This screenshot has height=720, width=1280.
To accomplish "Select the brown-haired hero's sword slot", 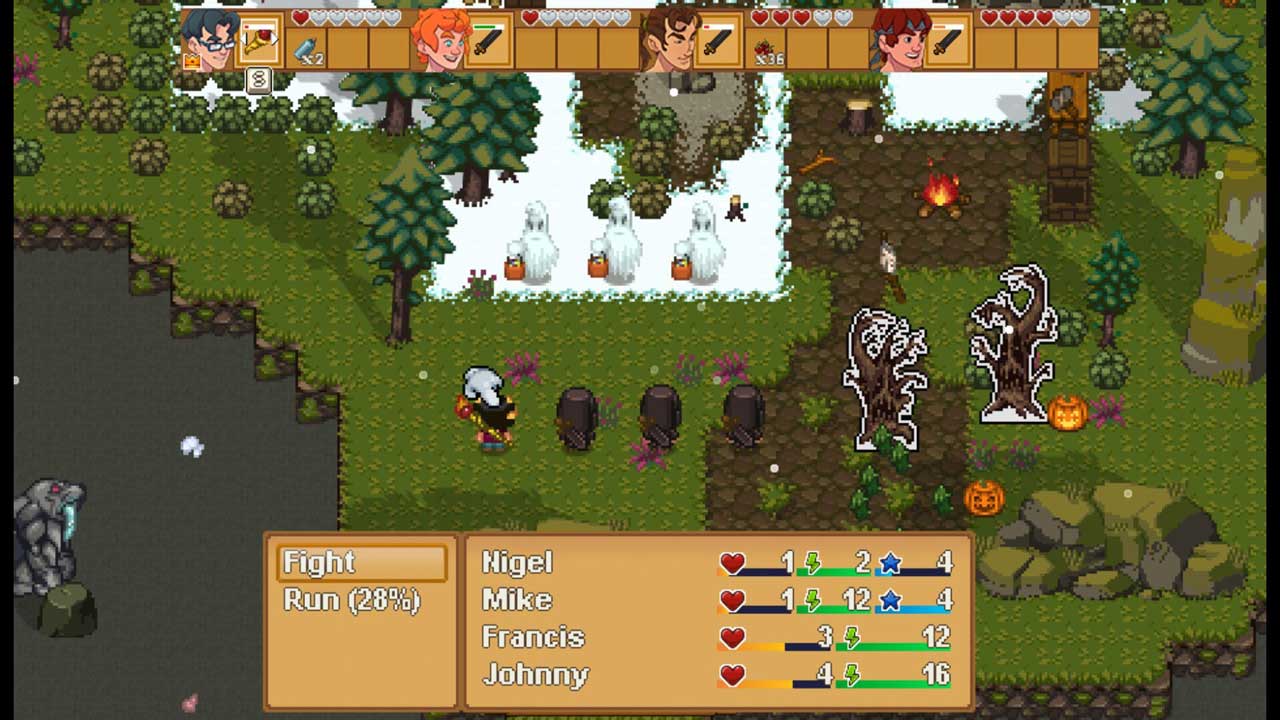I will coord(719,41).
